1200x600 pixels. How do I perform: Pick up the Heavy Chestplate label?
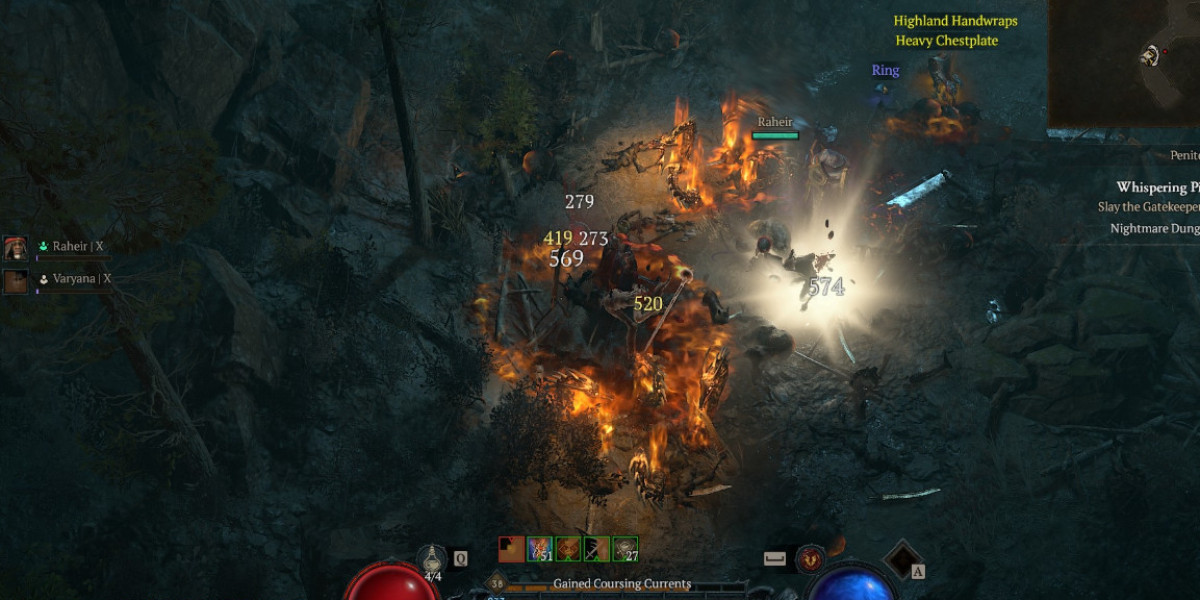[x=946, y=41]
